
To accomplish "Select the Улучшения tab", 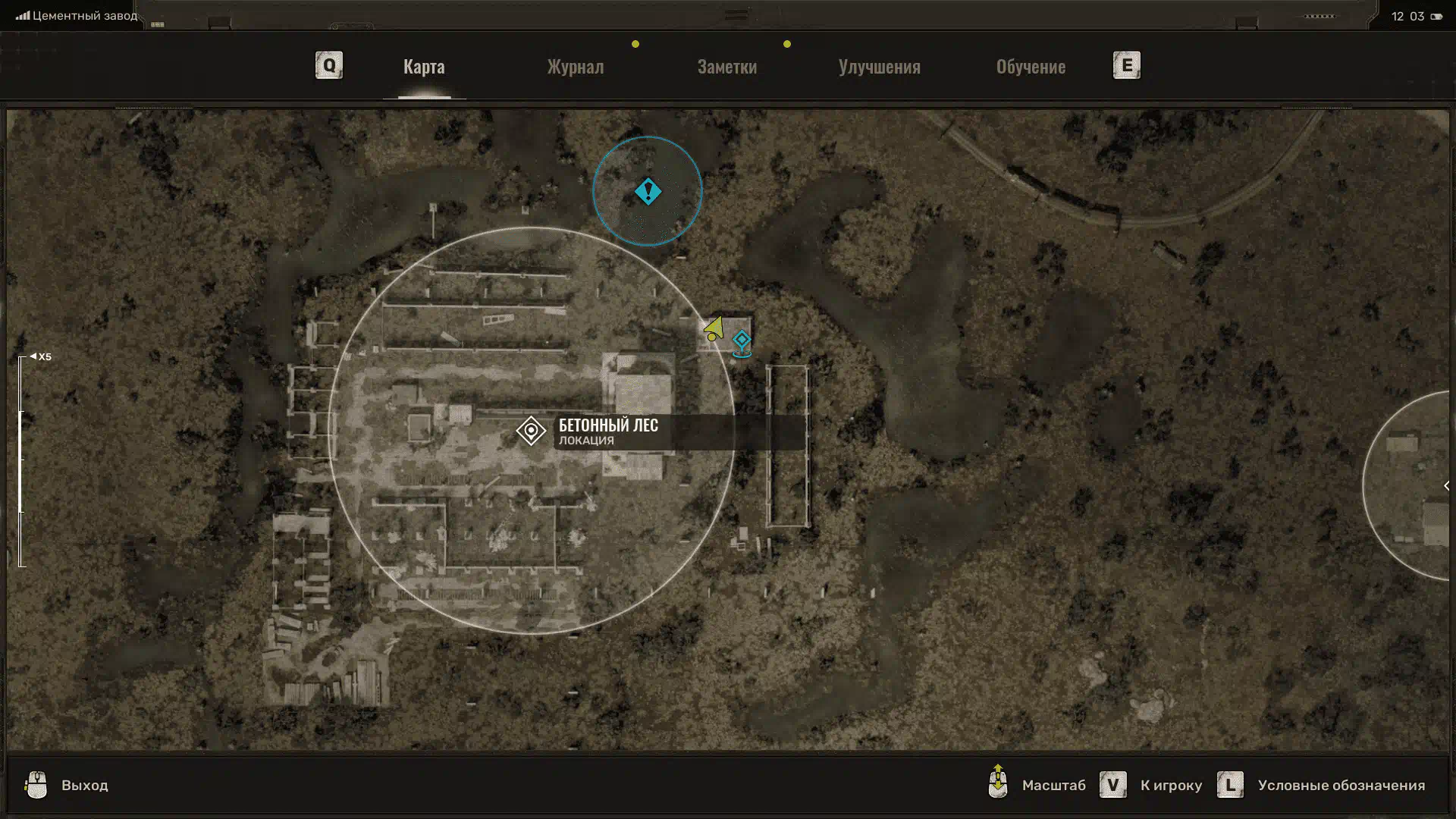I will click(879, 67).
